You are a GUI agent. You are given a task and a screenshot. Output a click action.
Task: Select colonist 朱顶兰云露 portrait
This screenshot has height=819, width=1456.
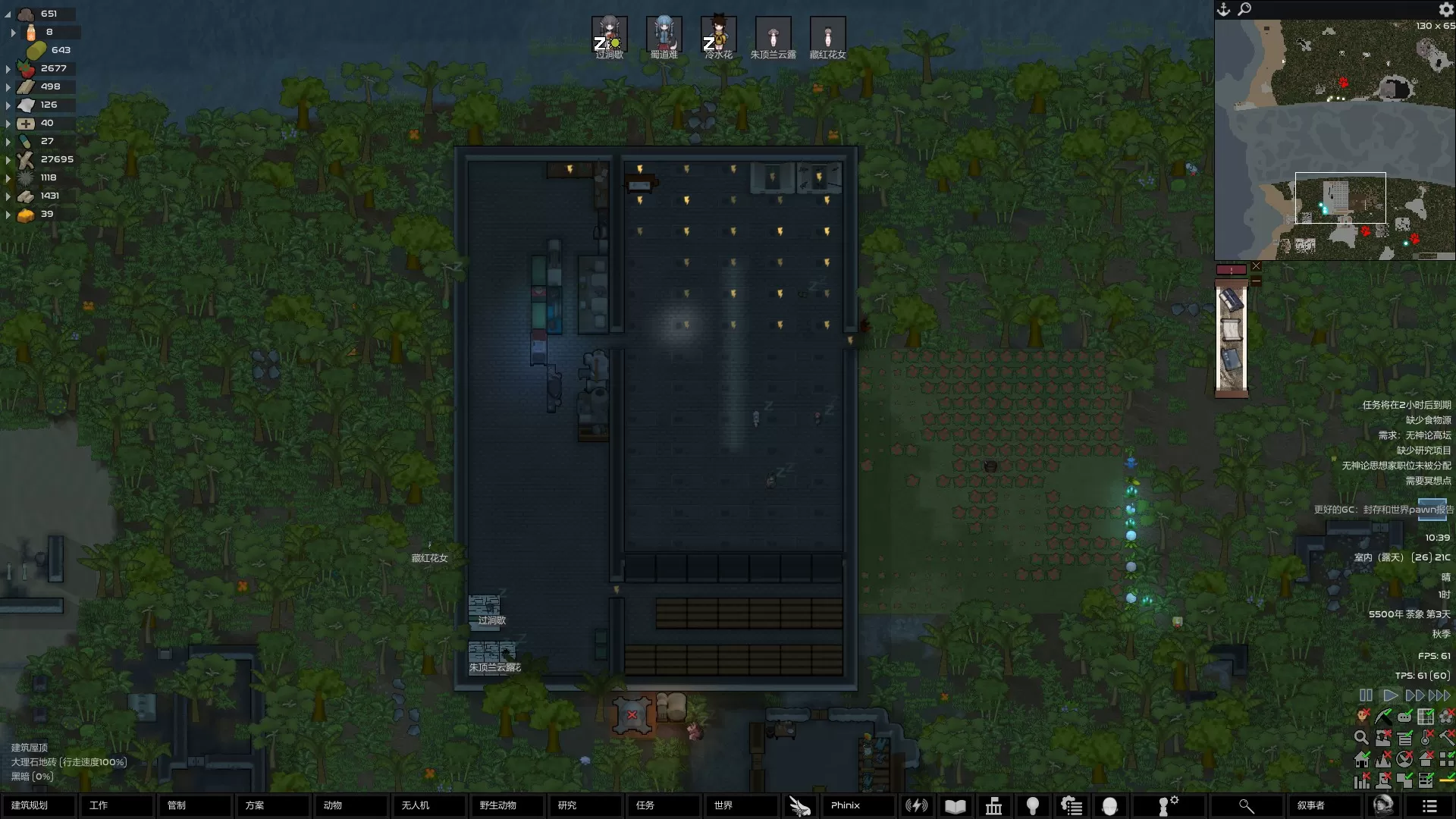point(773,35)
